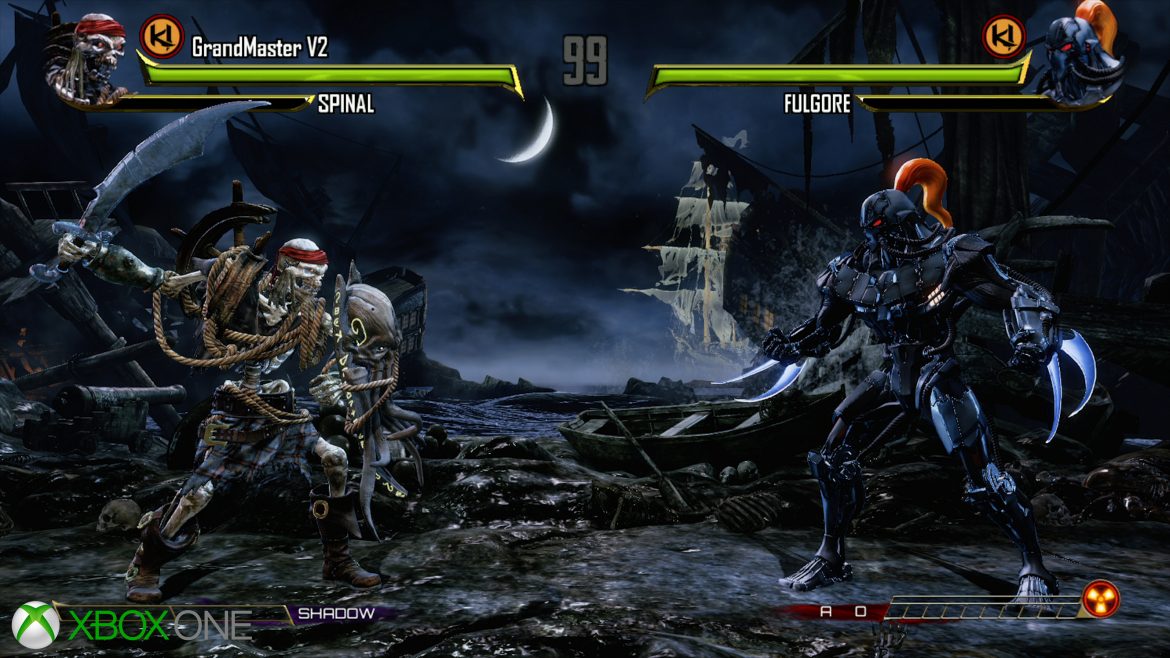Click the Xbox One logo watermark

[131, 623]
